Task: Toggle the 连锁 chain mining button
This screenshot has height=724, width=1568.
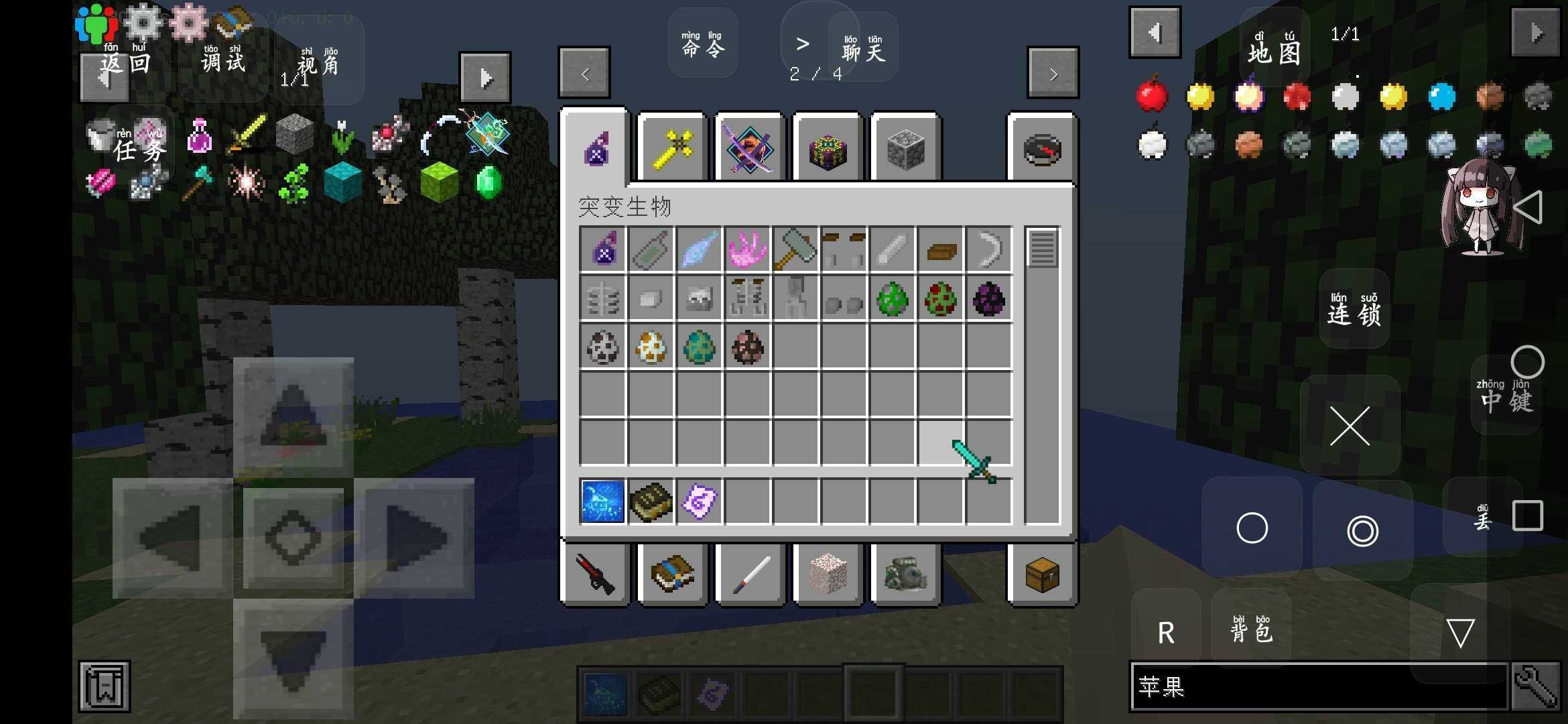Action: [x=1354, y=309]
